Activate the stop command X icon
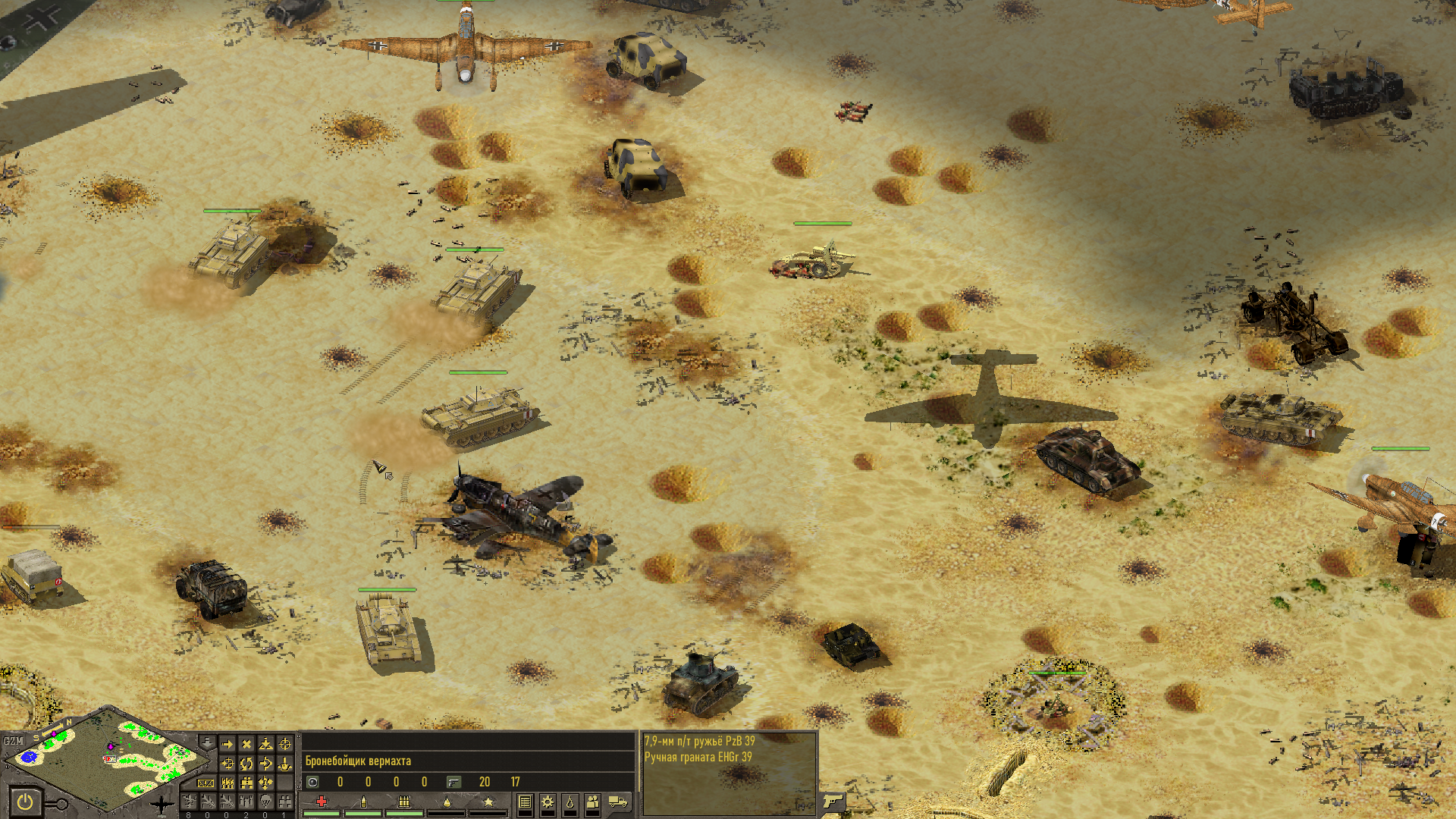The width and height of the screenshot is (1456, 819). [x=246, y=745]
